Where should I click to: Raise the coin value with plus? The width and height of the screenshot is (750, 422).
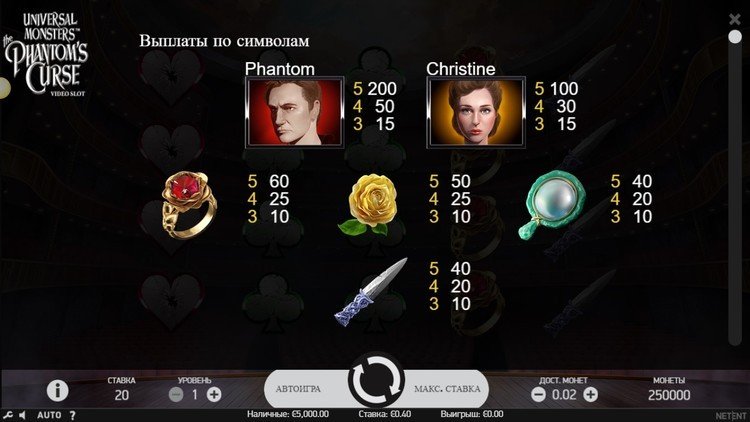590,395
